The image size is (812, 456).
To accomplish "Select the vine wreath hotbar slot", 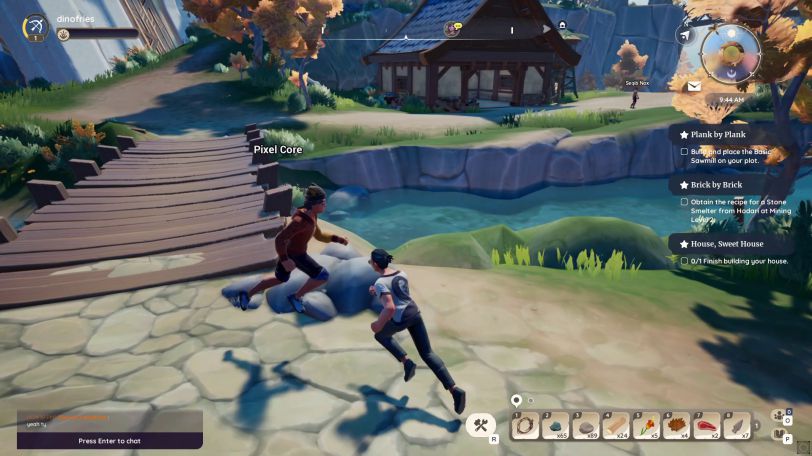I will point(526,426).
